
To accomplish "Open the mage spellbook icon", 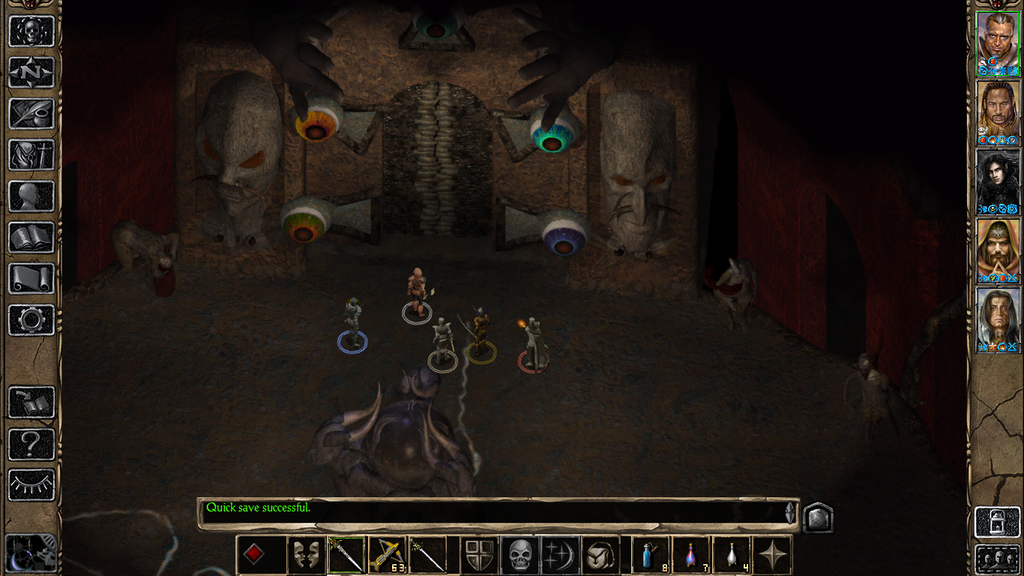I will pyautogui.click(x=30, y=237).
